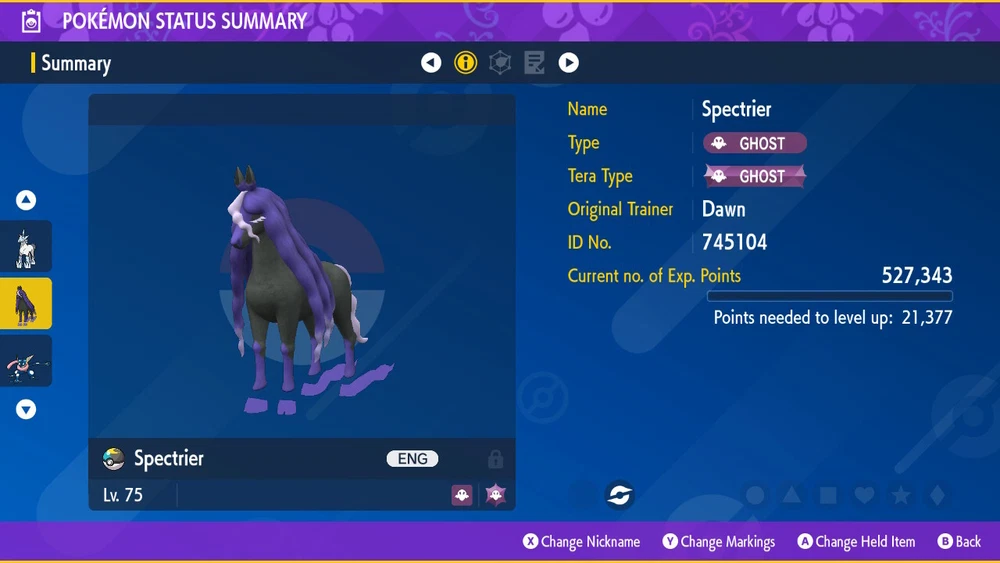The image size is (1000, 563).
Task: Toggle the heart marking
Action: (x=864, y=495)
